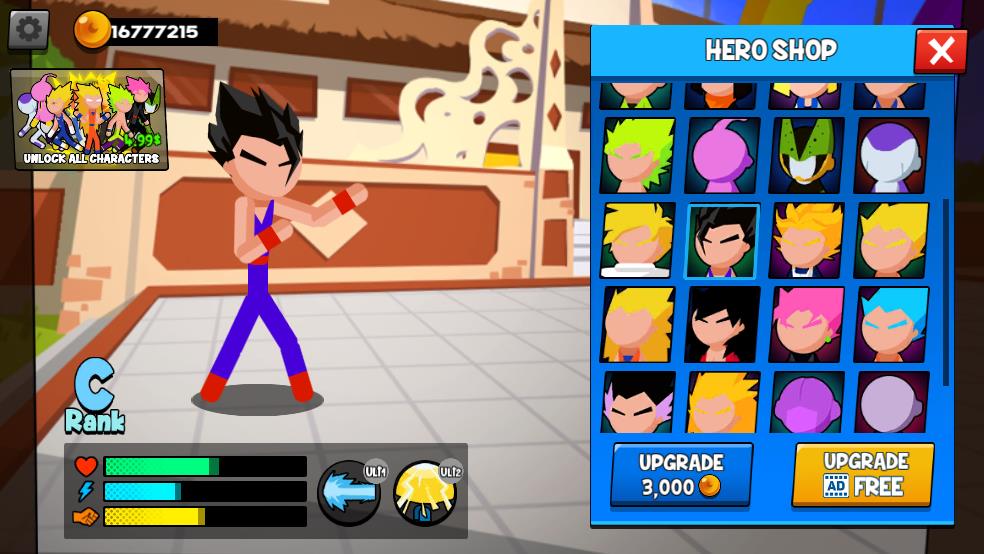Open the settings gear menu

[x=29, y=30]
